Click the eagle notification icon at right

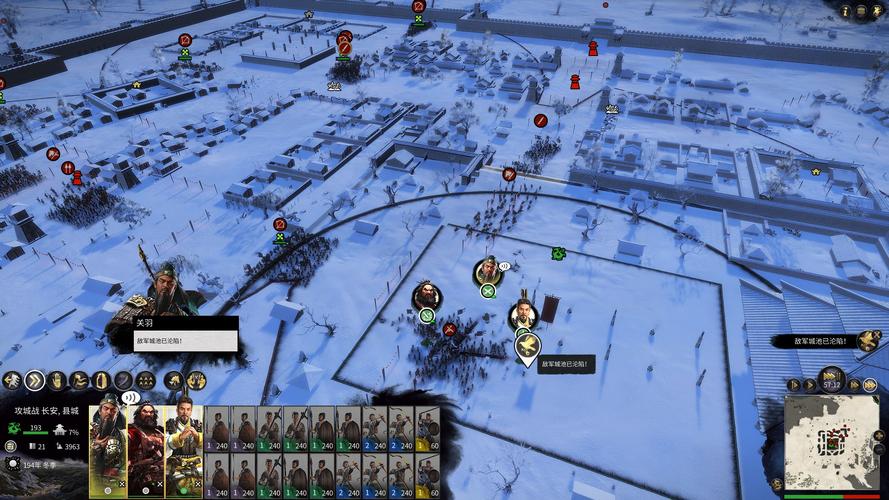[x=866, y=340]
